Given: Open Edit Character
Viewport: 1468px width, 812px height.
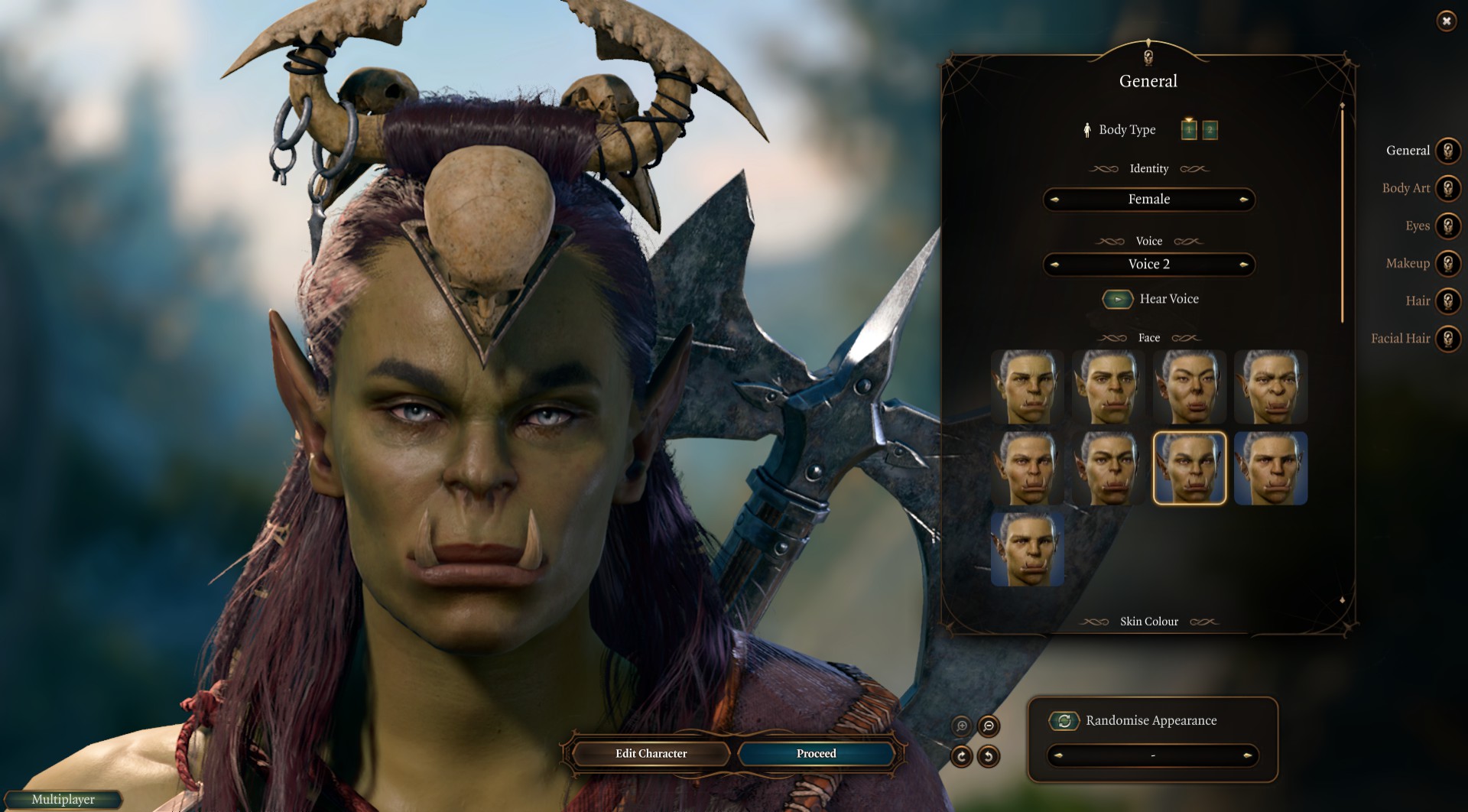Looking at the screenshot, I should 651,754.
